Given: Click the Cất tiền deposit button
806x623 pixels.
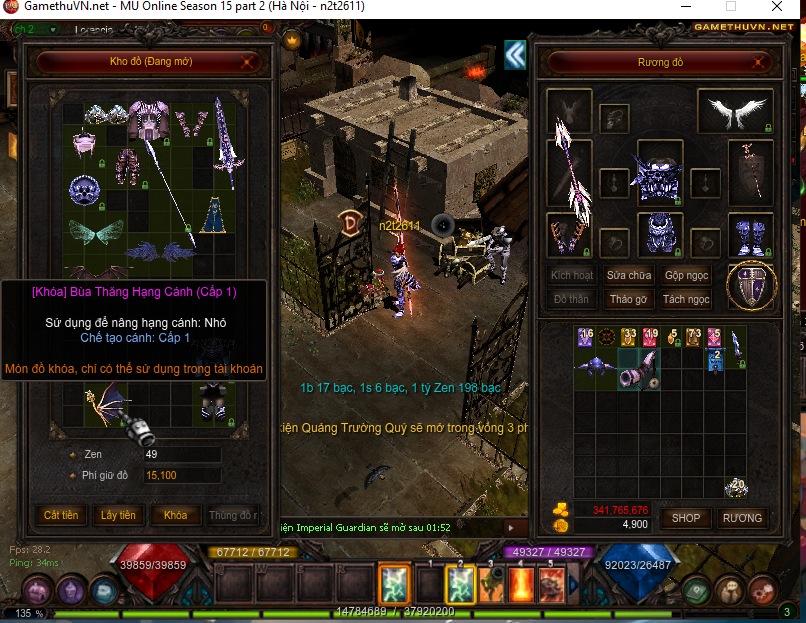Looking at the screenshot, I should pos(61,515).
